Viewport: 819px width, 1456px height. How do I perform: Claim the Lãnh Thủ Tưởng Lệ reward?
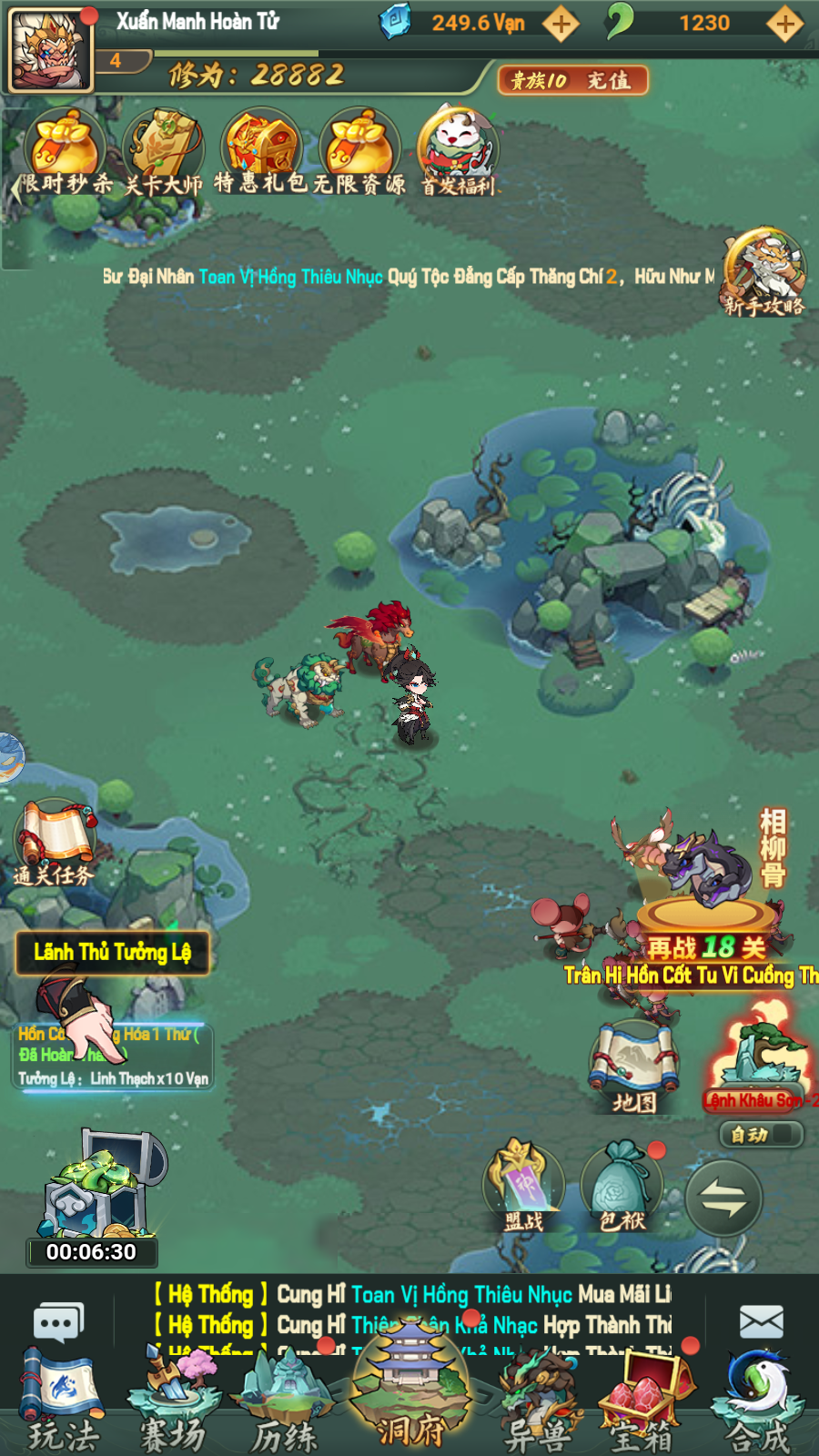click(x=113, y=953)
